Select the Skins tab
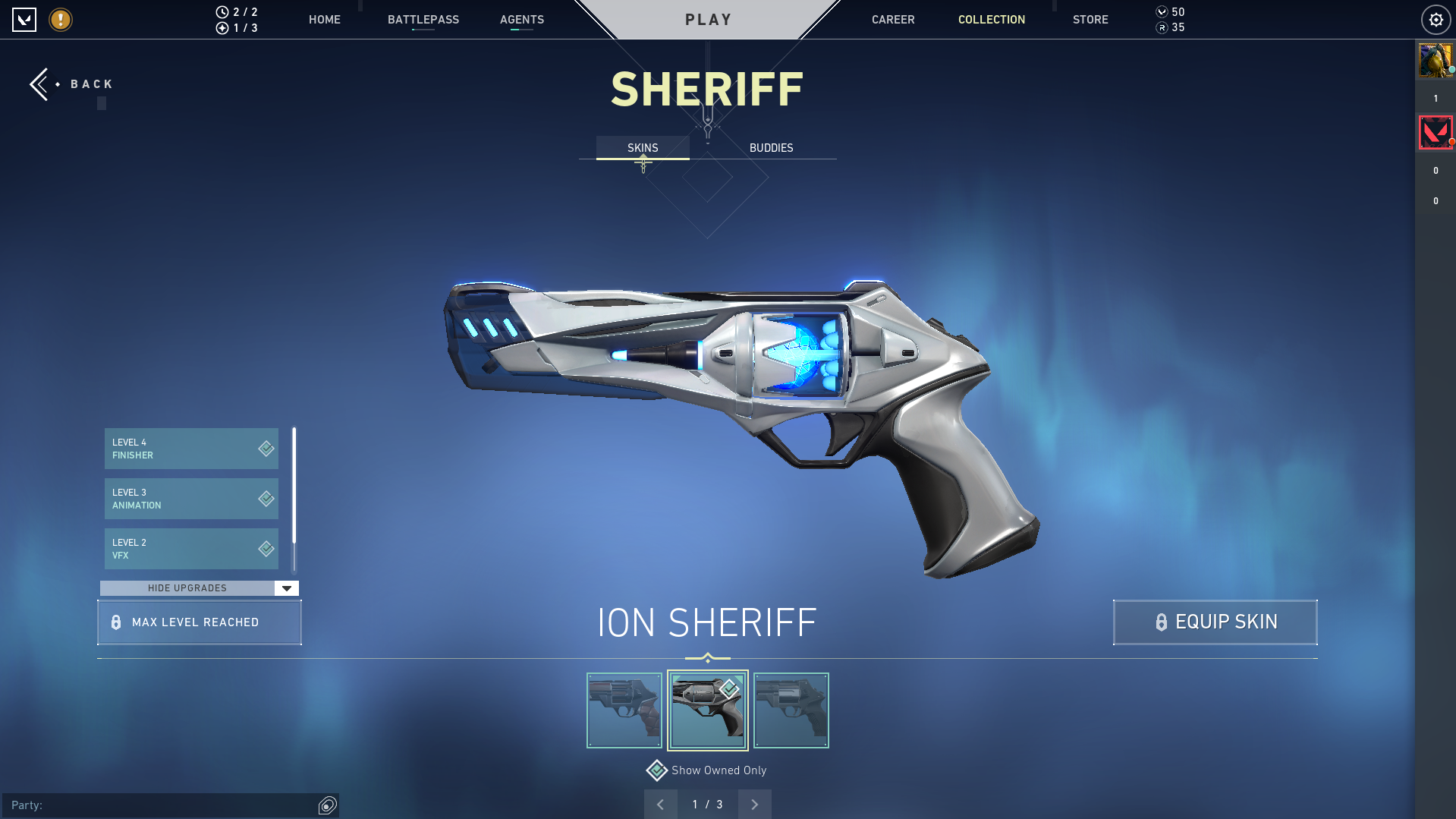 pos(643,148)
